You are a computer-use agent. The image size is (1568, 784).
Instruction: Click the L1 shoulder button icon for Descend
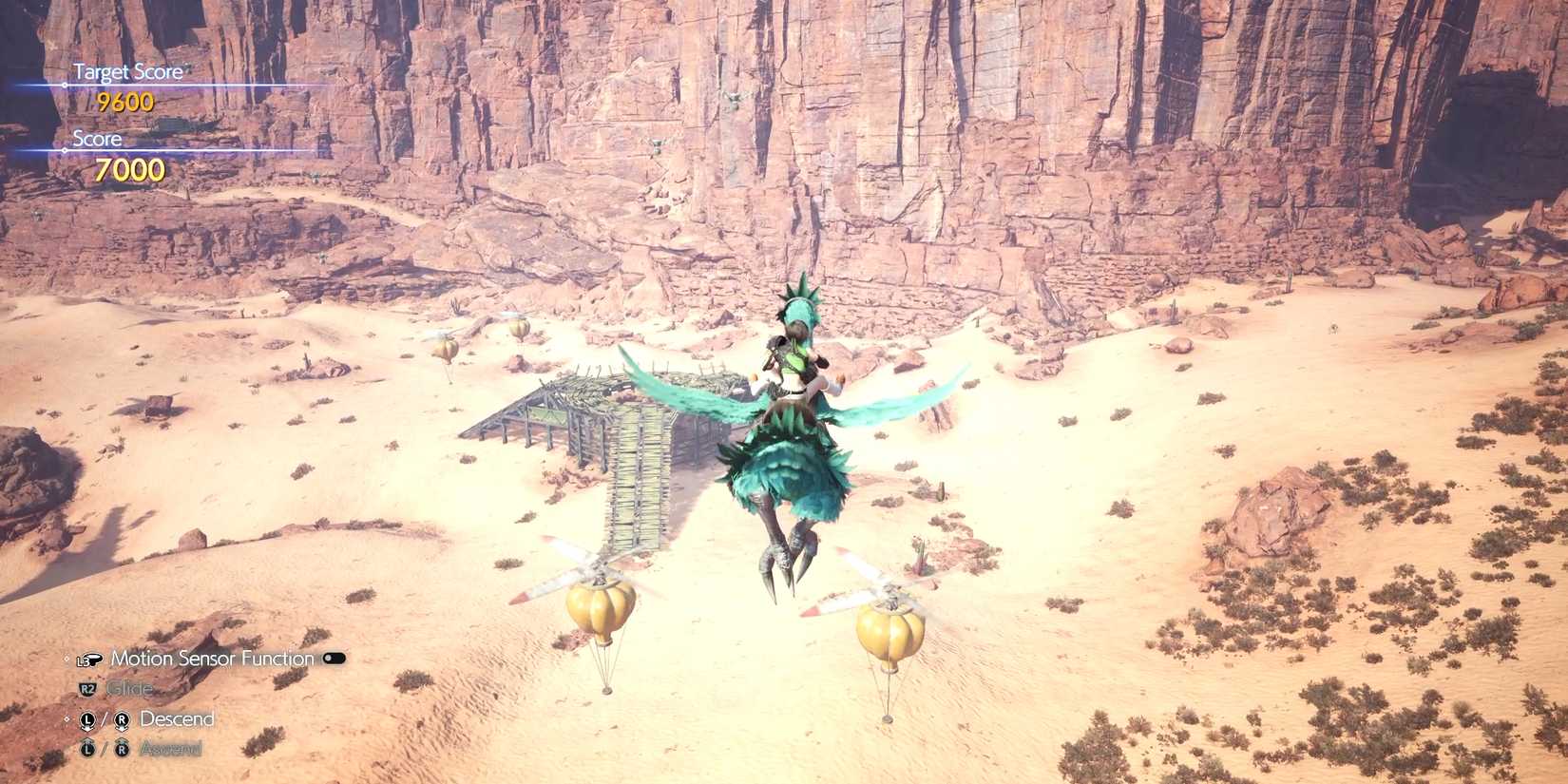[x=87, y=719]
